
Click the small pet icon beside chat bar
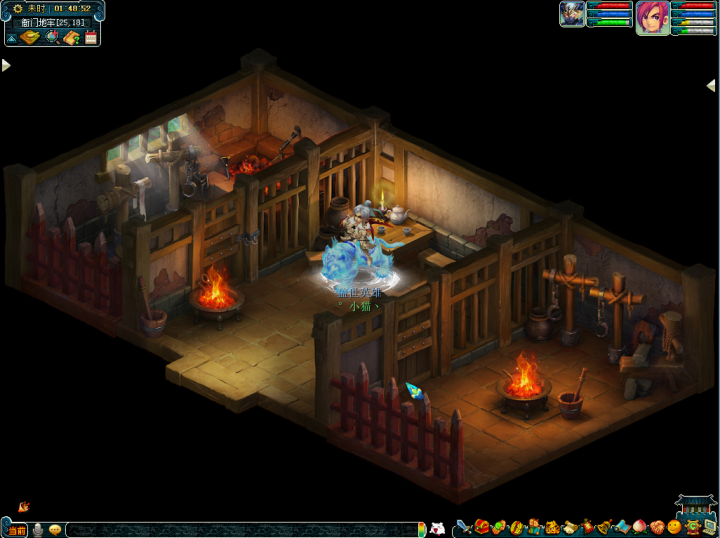click(436, 528)
